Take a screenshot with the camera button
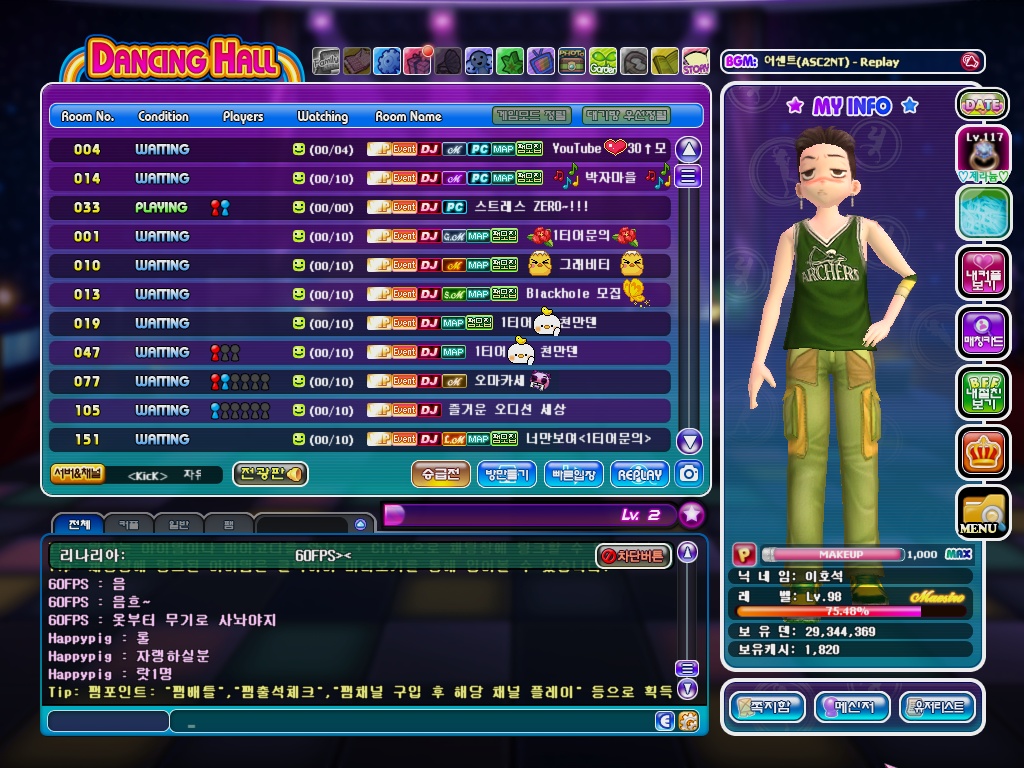 689,474
